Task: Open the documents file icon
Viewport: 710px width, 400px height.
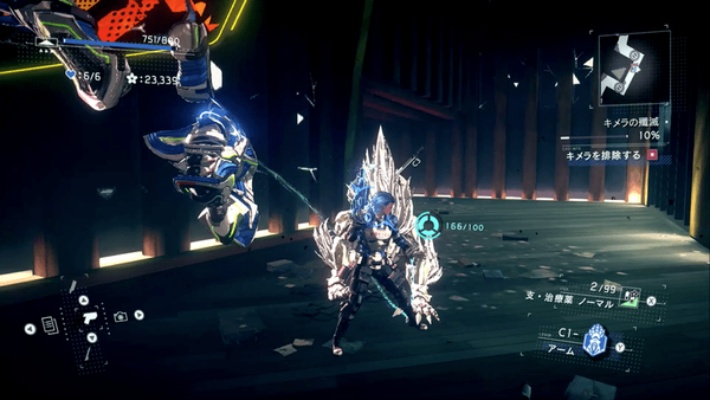Action: 48,326
